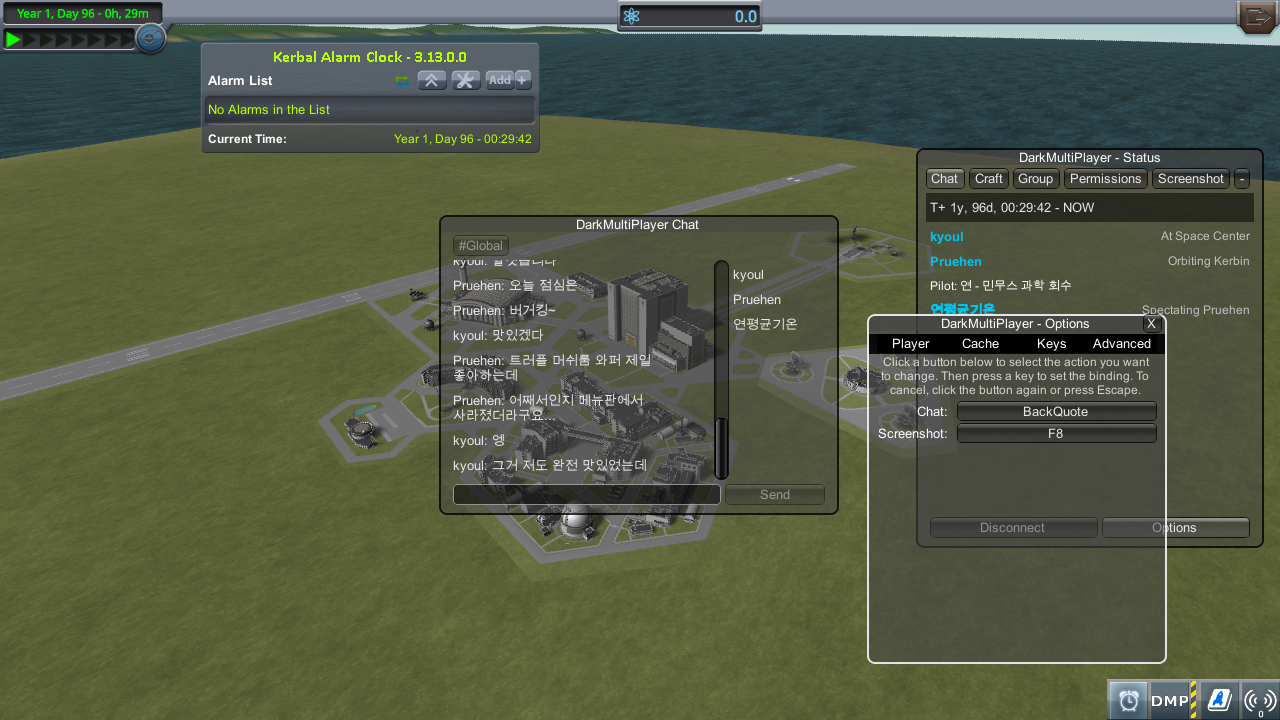
Task: Open the Screenshot viewer button
Action: (1190, 179)
